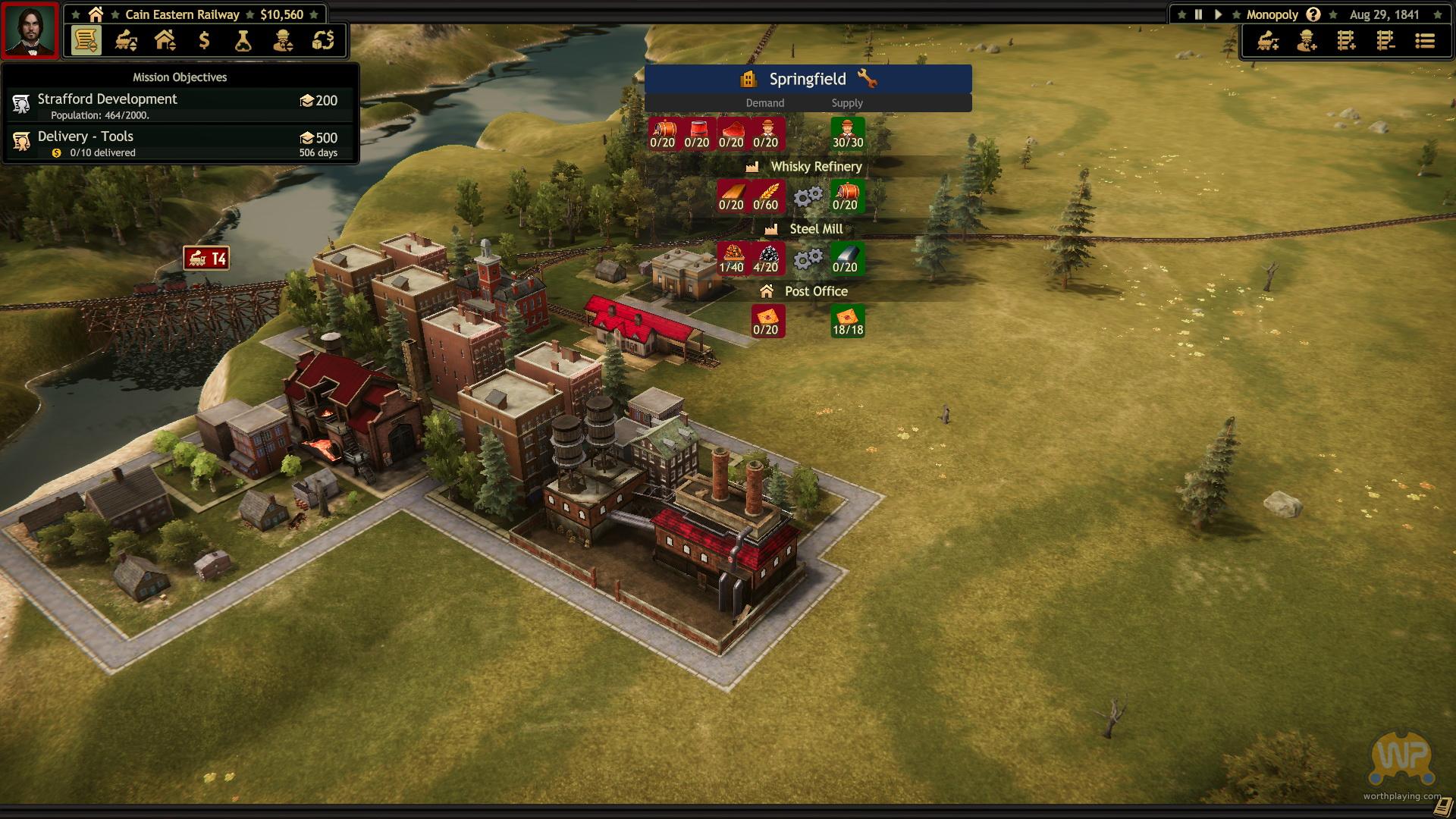Show the house station list panel
This screenshot has width=1456, height=819.
[x=165, y=40]
